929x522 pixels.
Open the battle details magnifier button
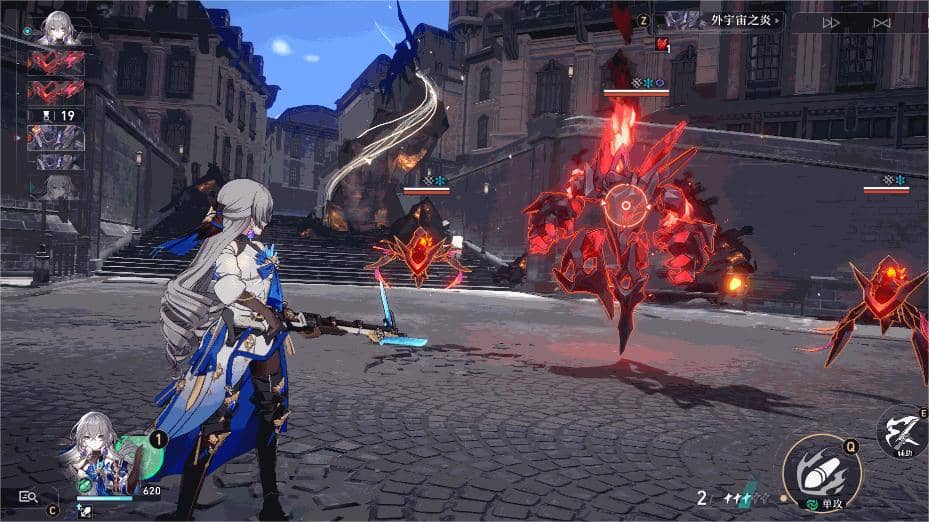pyautogui.click(x=28, y=496)
